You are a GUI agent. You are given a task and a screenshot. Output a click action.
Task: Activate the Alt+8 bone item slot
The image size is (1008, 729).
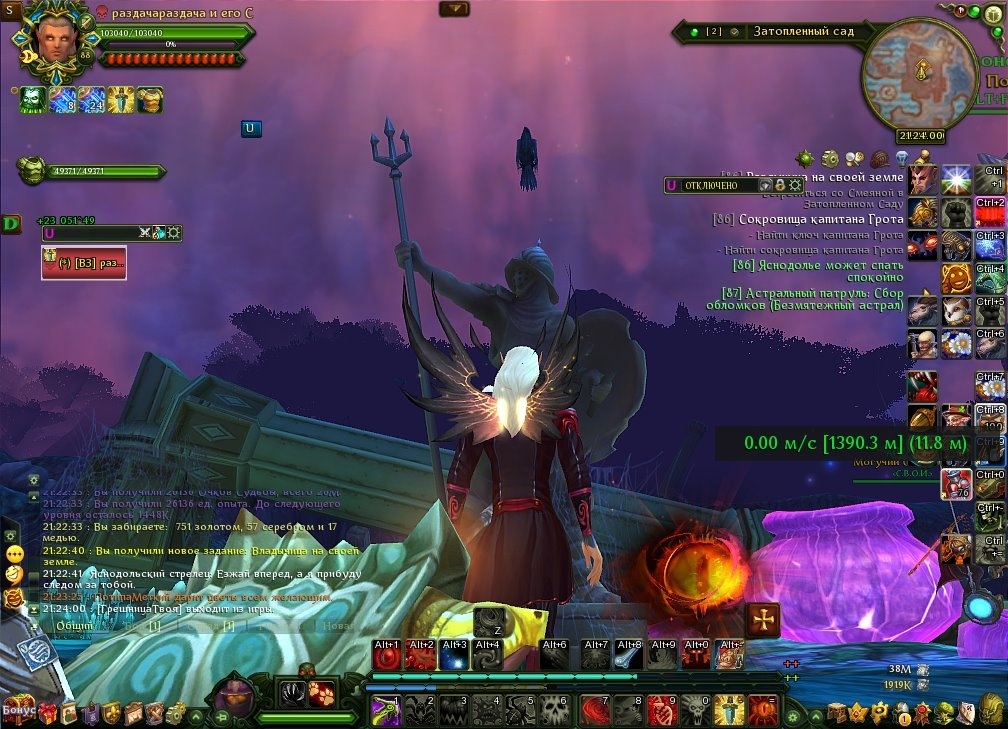click(x=628, y=656)
